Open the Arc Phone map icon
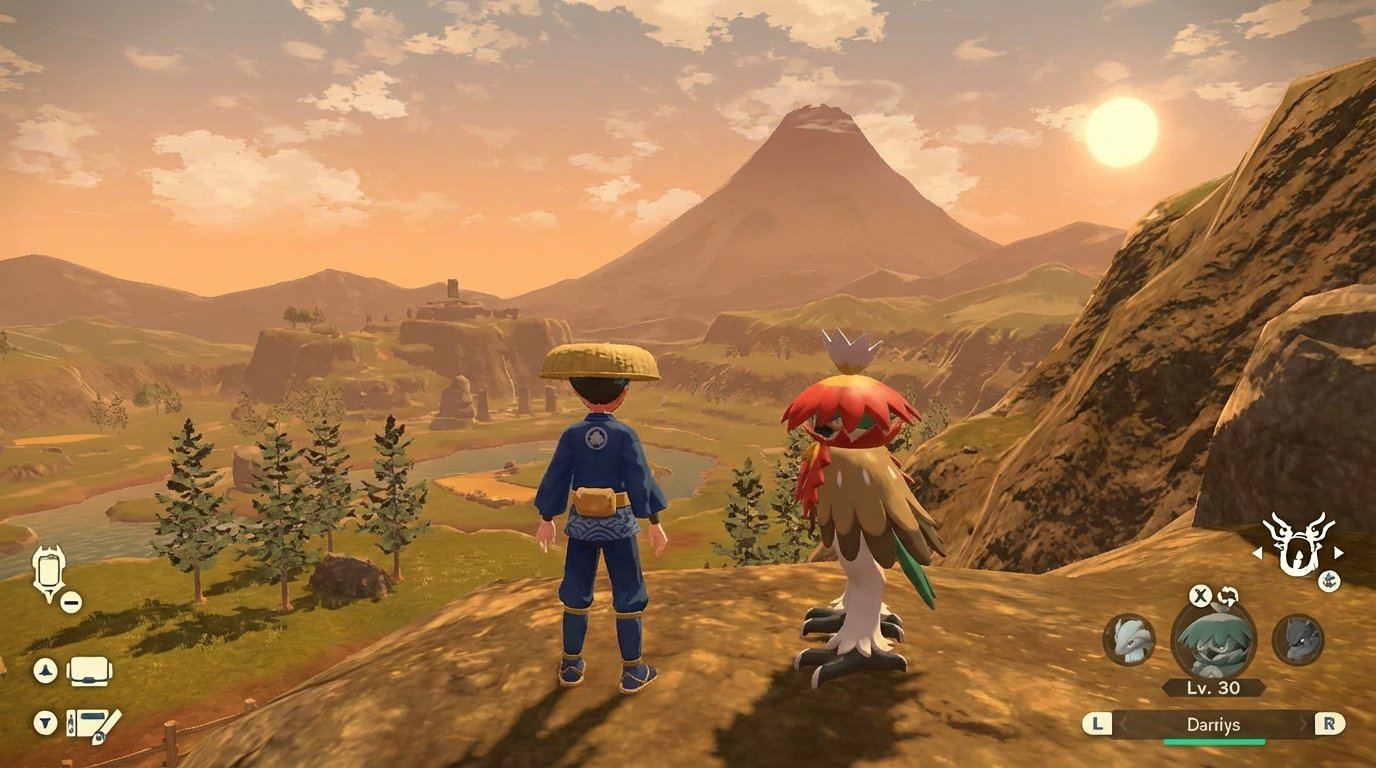The image size is (1376, 768). (48, 568)
